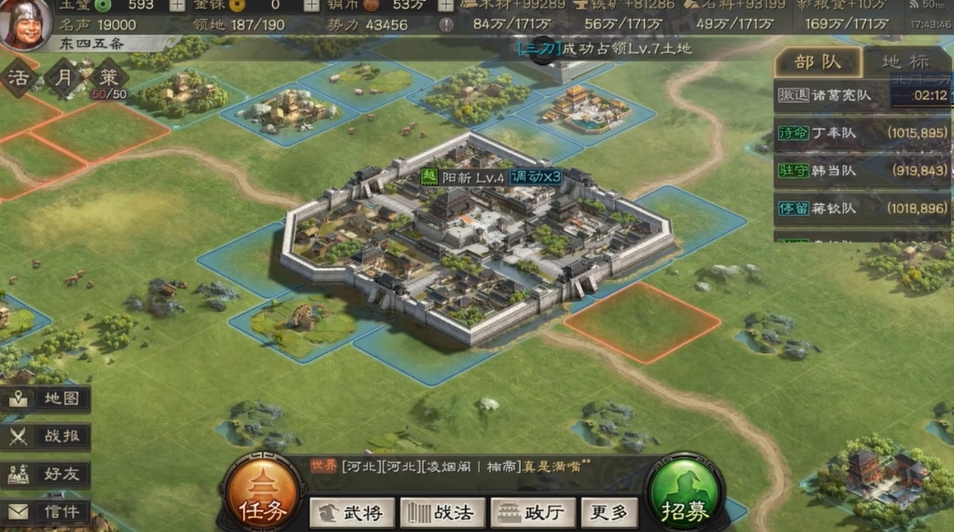Image resolution: width=954 pixels, height=532 pixels.
Task: Open the green 招募 recruit button
Action: coord(685,496)
